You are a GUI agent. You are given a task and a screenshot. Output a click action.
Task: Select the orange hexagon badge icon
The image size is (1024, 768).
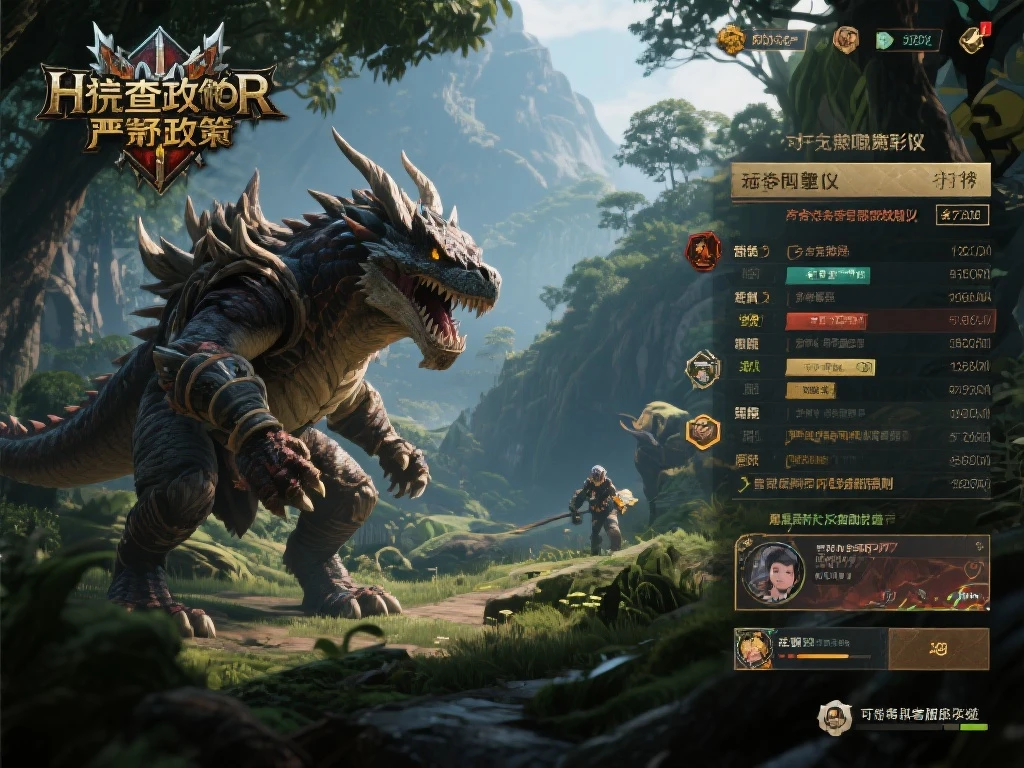[x=703, y=432]
